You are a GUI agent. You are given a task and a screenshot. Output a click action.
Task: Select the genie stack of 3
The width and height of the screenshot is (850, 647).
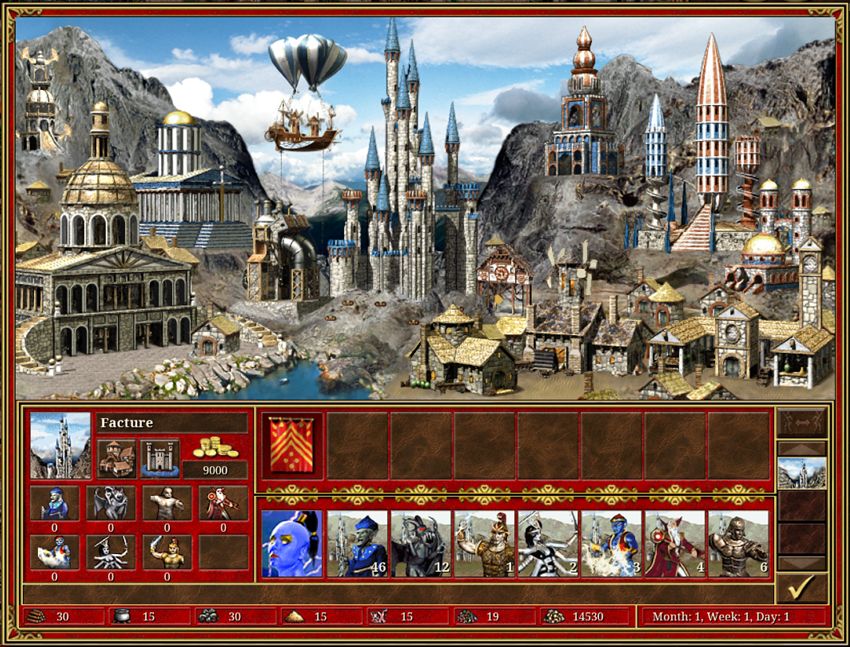[611, 544]
